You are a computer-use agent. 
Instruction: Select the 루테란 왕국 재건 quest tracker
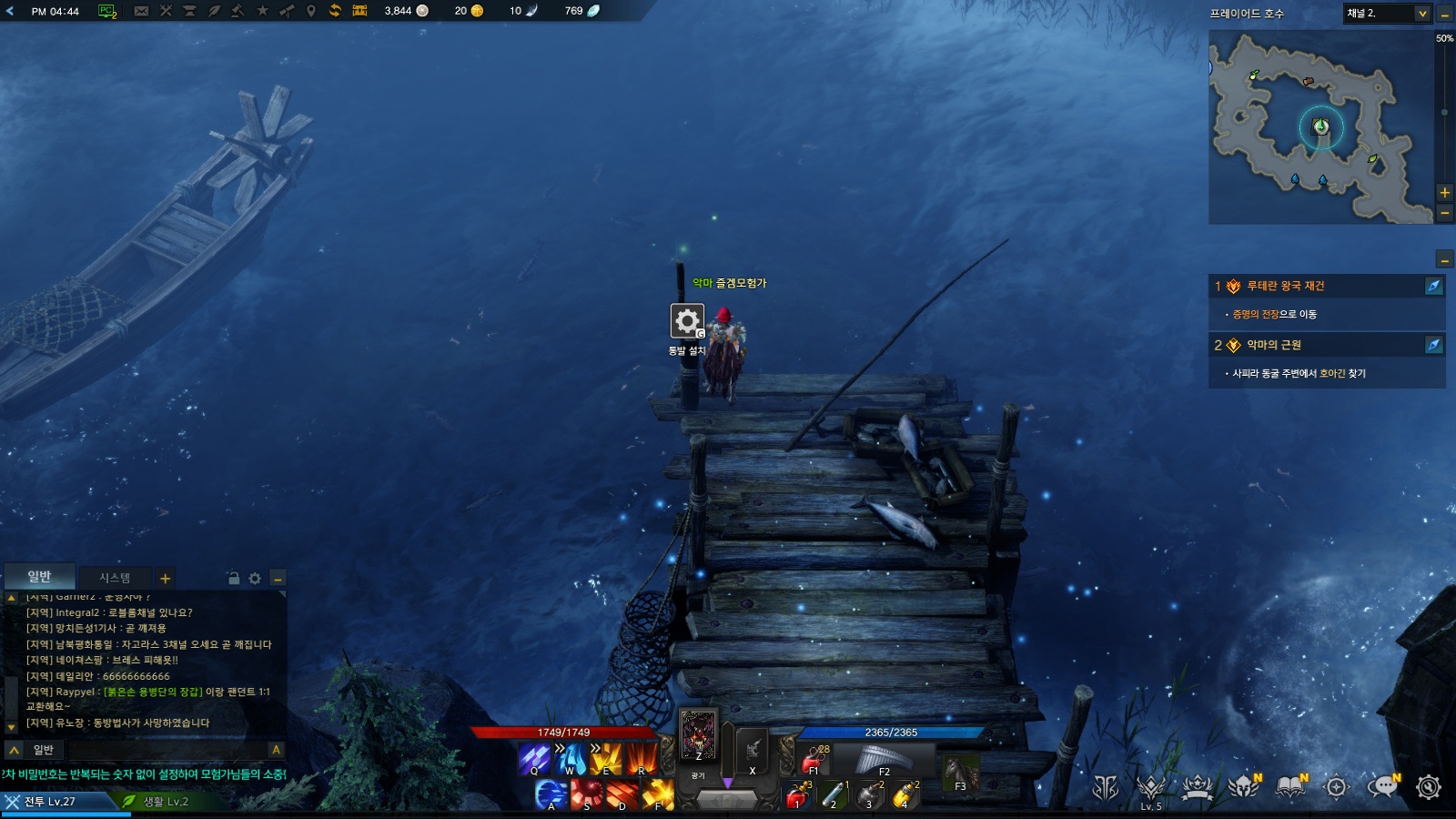point(1285,286)
